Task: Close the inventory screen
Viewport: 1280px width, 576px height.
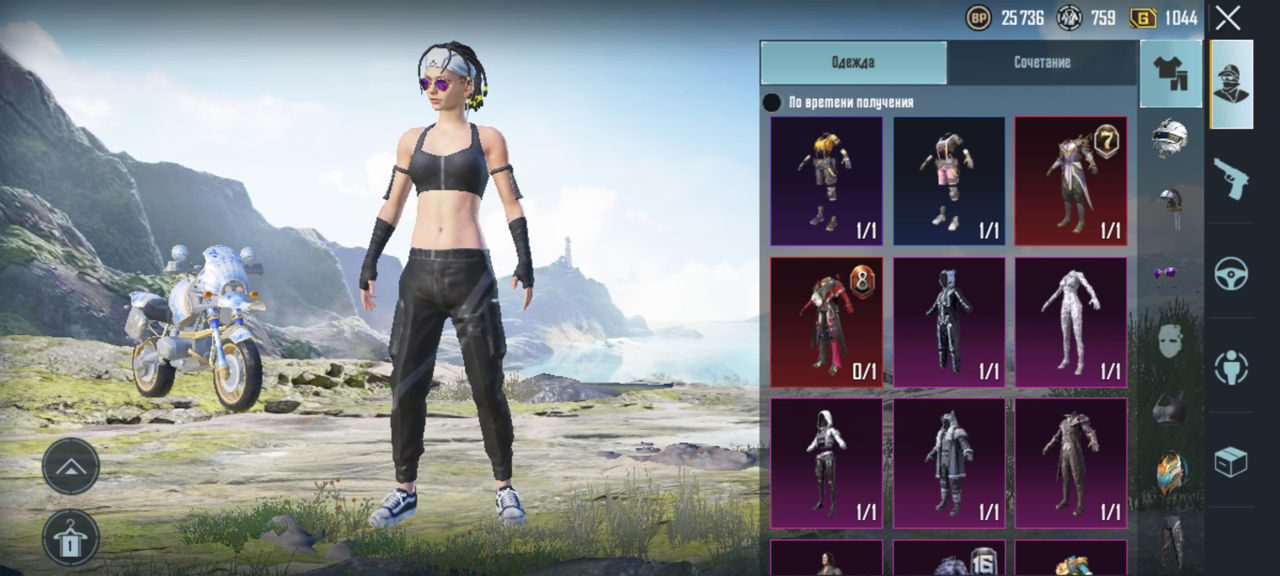Action: point(1228,17)
